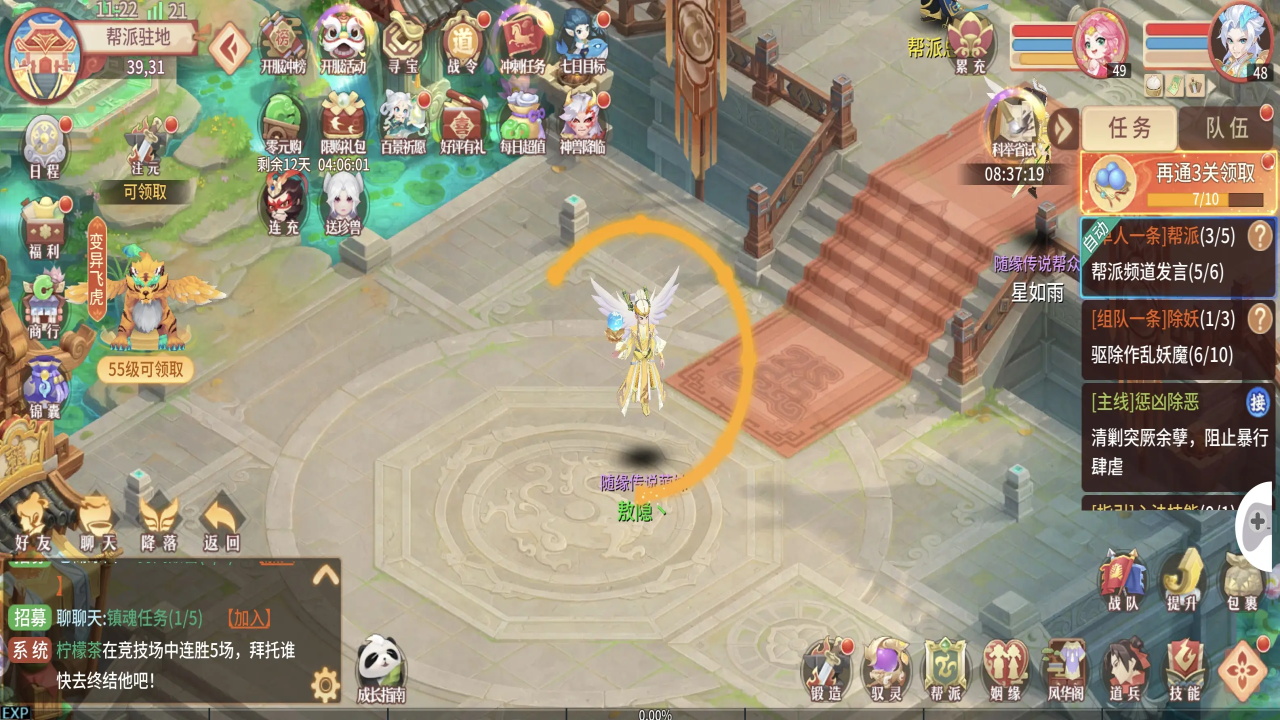Accept the 惩凶除恶 main quest
Screen dimensions: 1280x720
click(x=1257, y=403)
